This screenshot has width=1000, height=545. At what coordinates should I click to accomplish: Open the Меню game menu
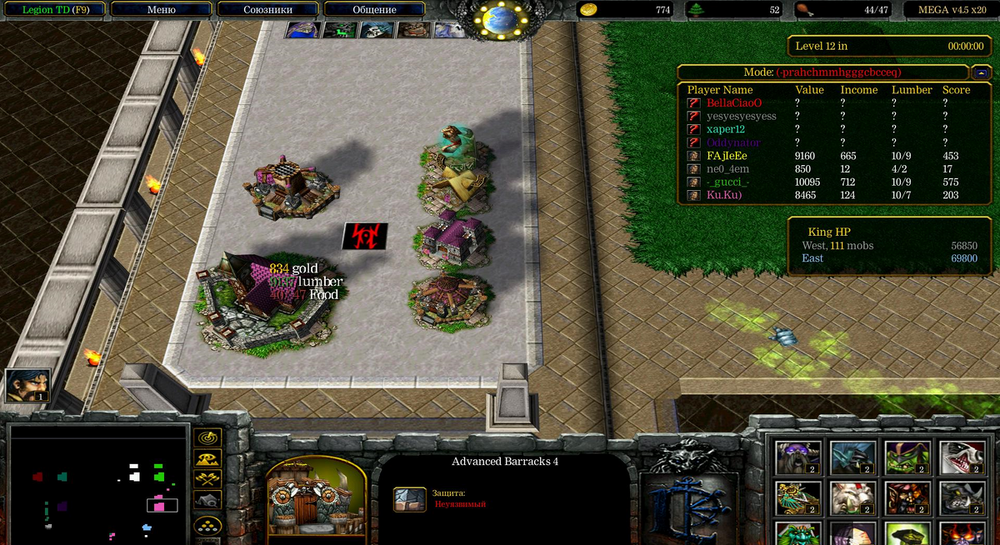[161, 10]
